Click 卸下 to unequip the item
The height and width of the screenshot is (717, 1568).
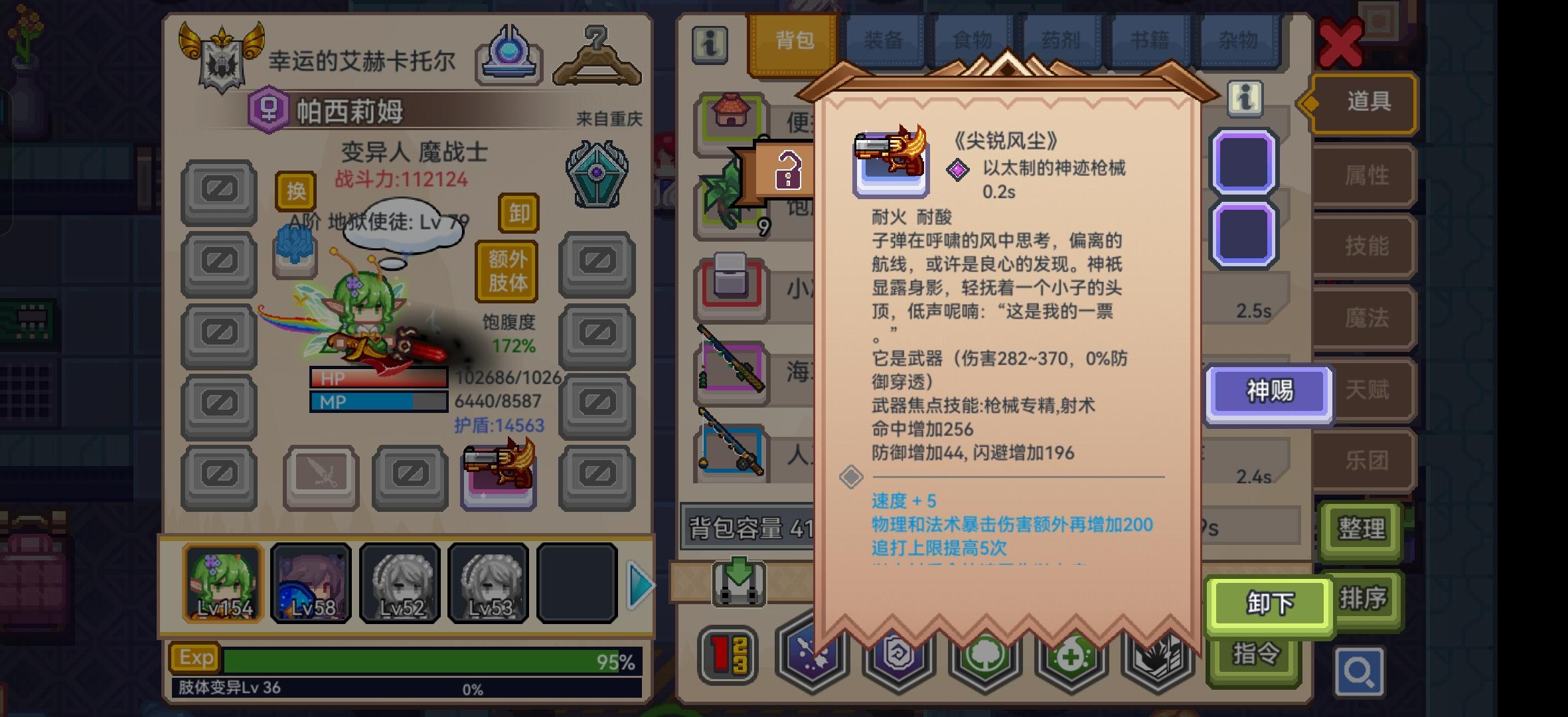coord(1269,604)
